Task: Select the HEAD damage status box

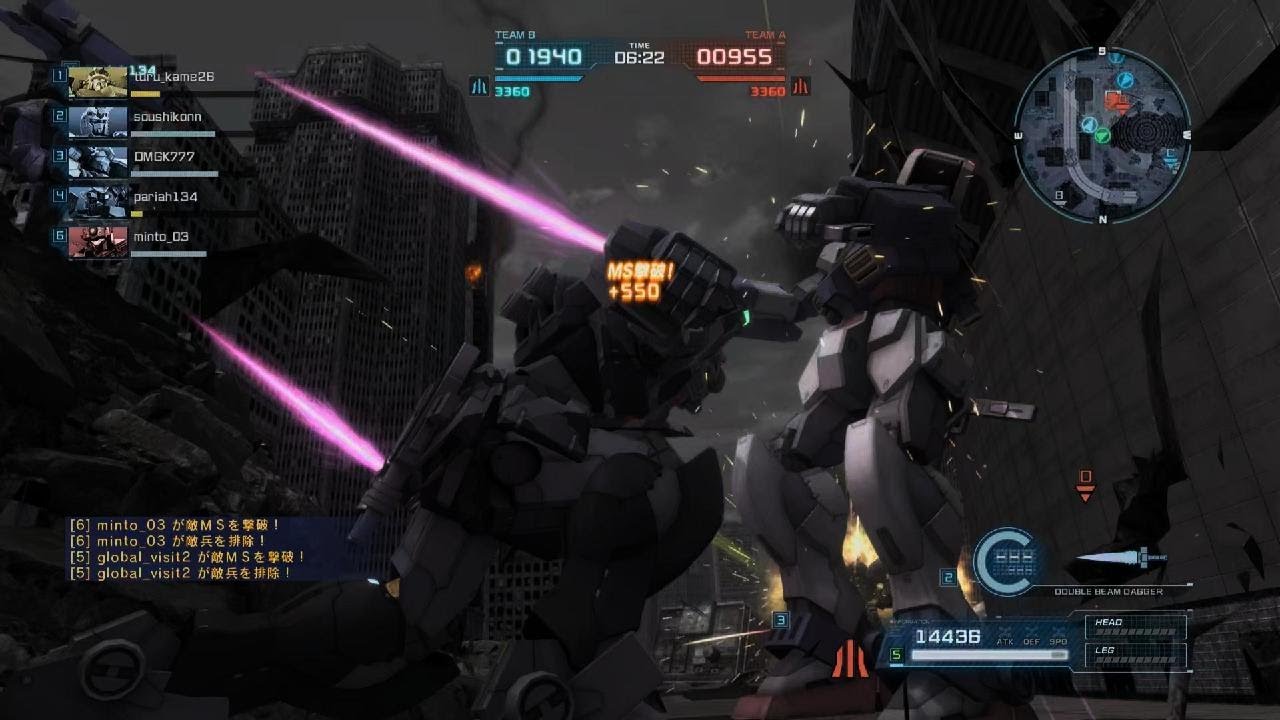Action: pos(1135,626)
